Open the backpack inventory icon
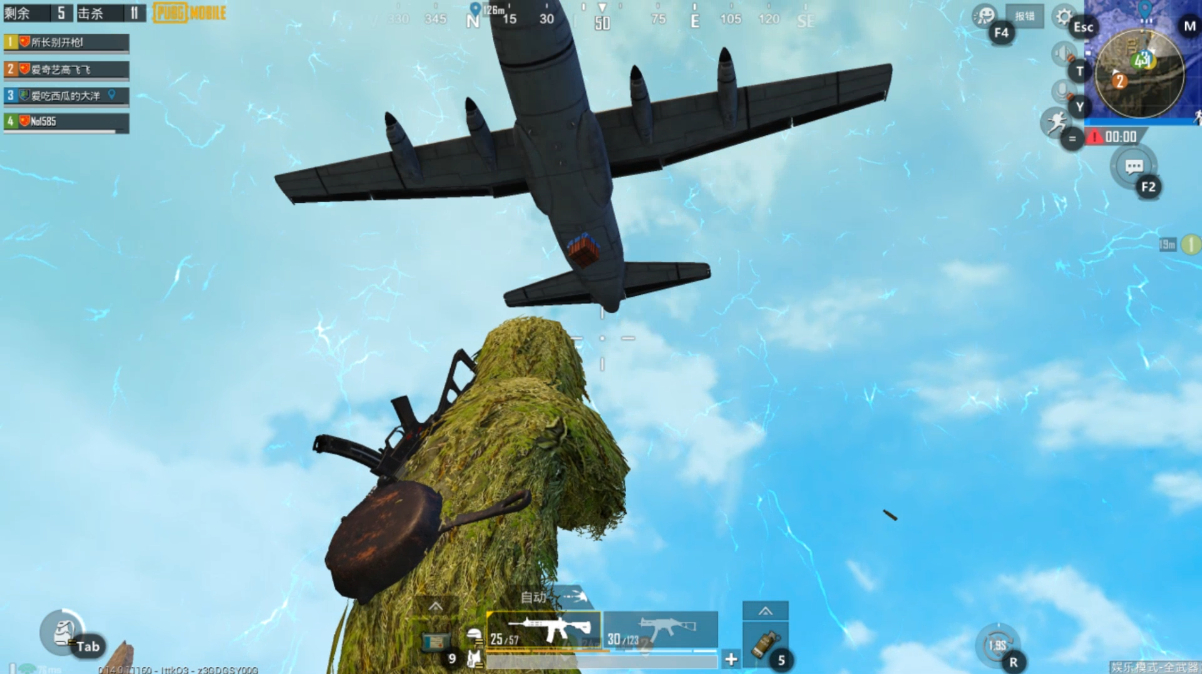1202x674 pixels. 61,631
